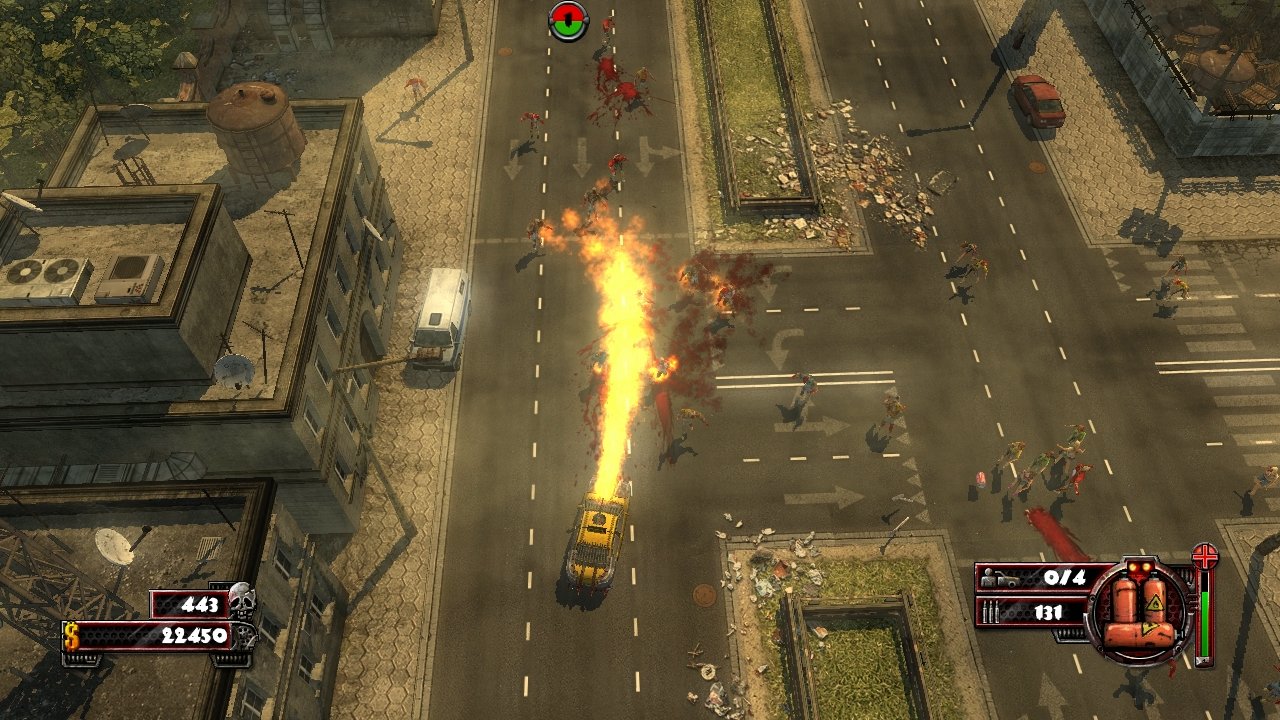1280x720 pixels.
Task: Expand the money bar showing 22450
Action: pyautogui.click(x=150, y=634)
